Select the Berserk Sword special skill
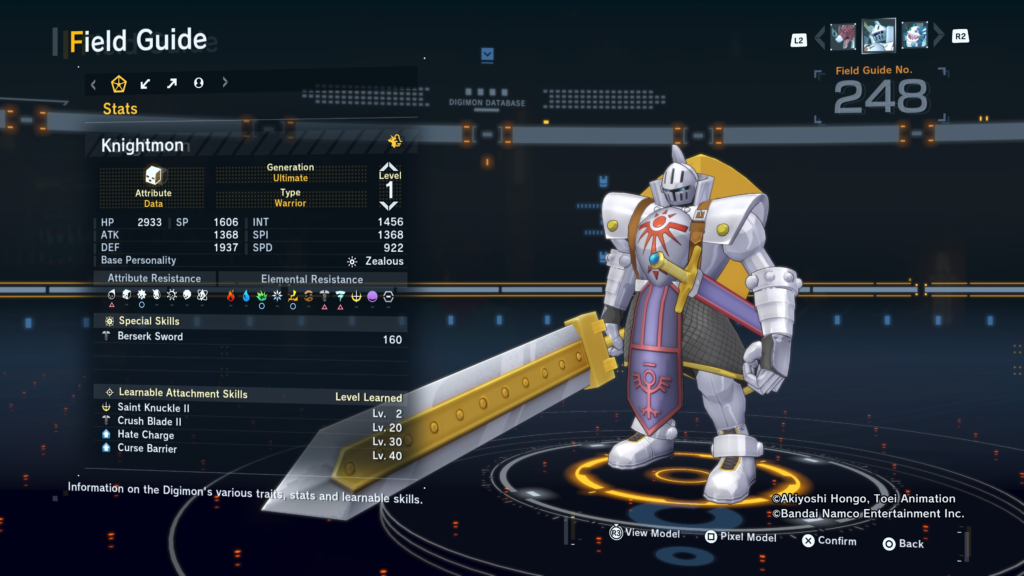Screen dimensions: 1024x576 [x=250, y=338]
